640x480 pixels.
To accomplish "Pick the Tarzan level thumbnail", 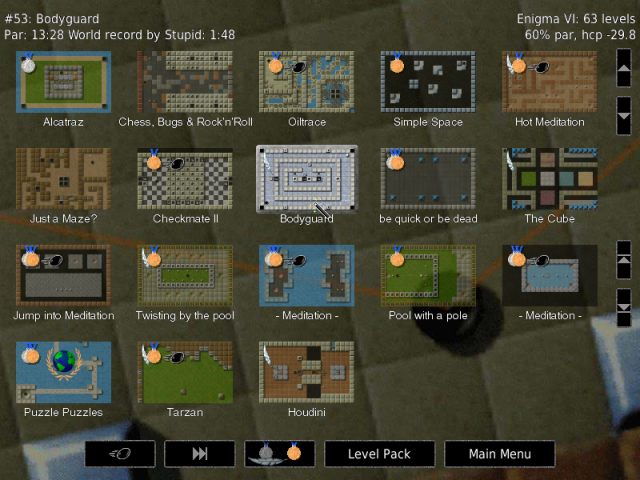I will click(185, 371).
